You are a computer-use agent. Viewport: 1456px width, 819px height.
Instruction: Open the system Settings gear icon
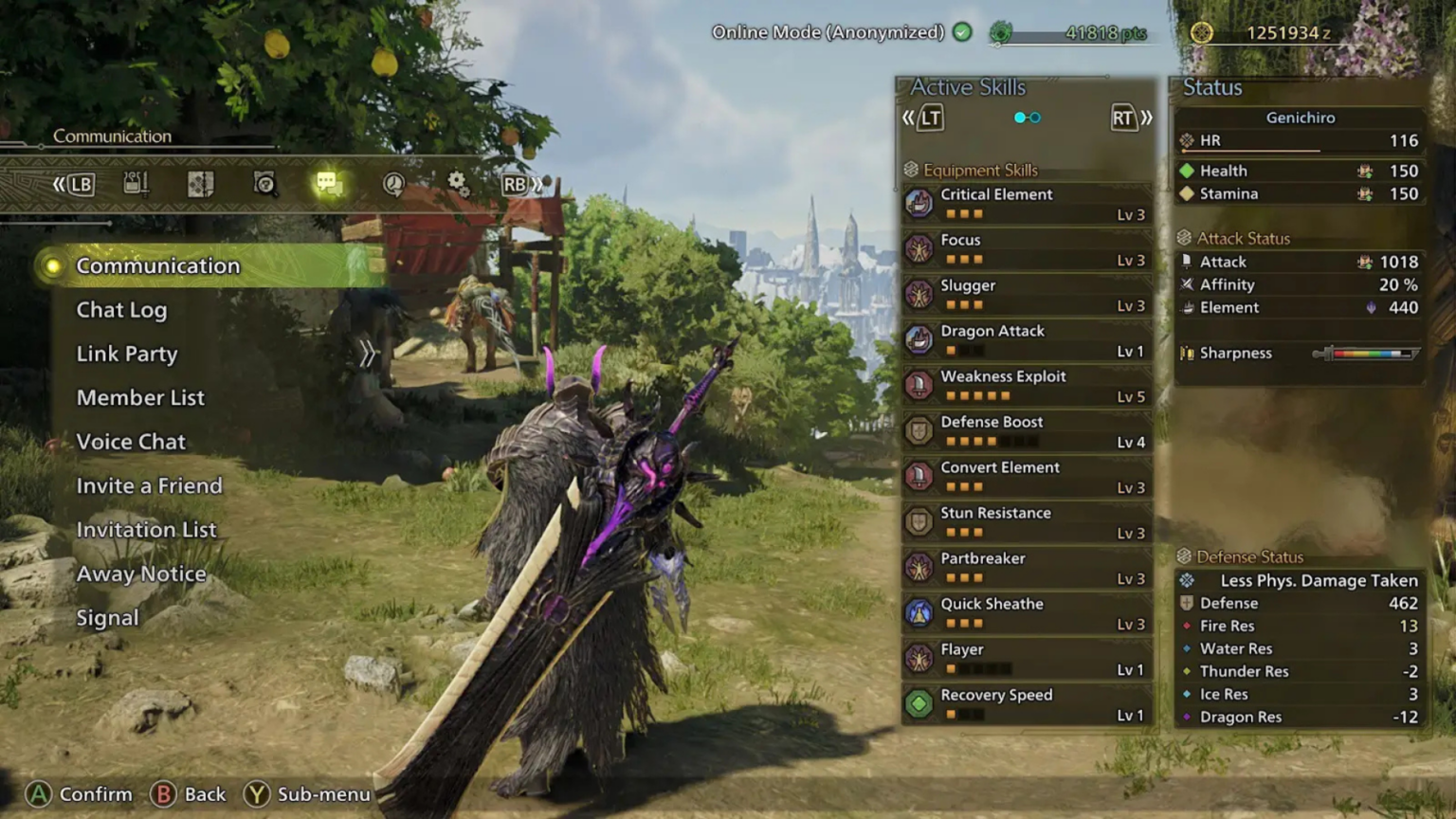[459, 183]
